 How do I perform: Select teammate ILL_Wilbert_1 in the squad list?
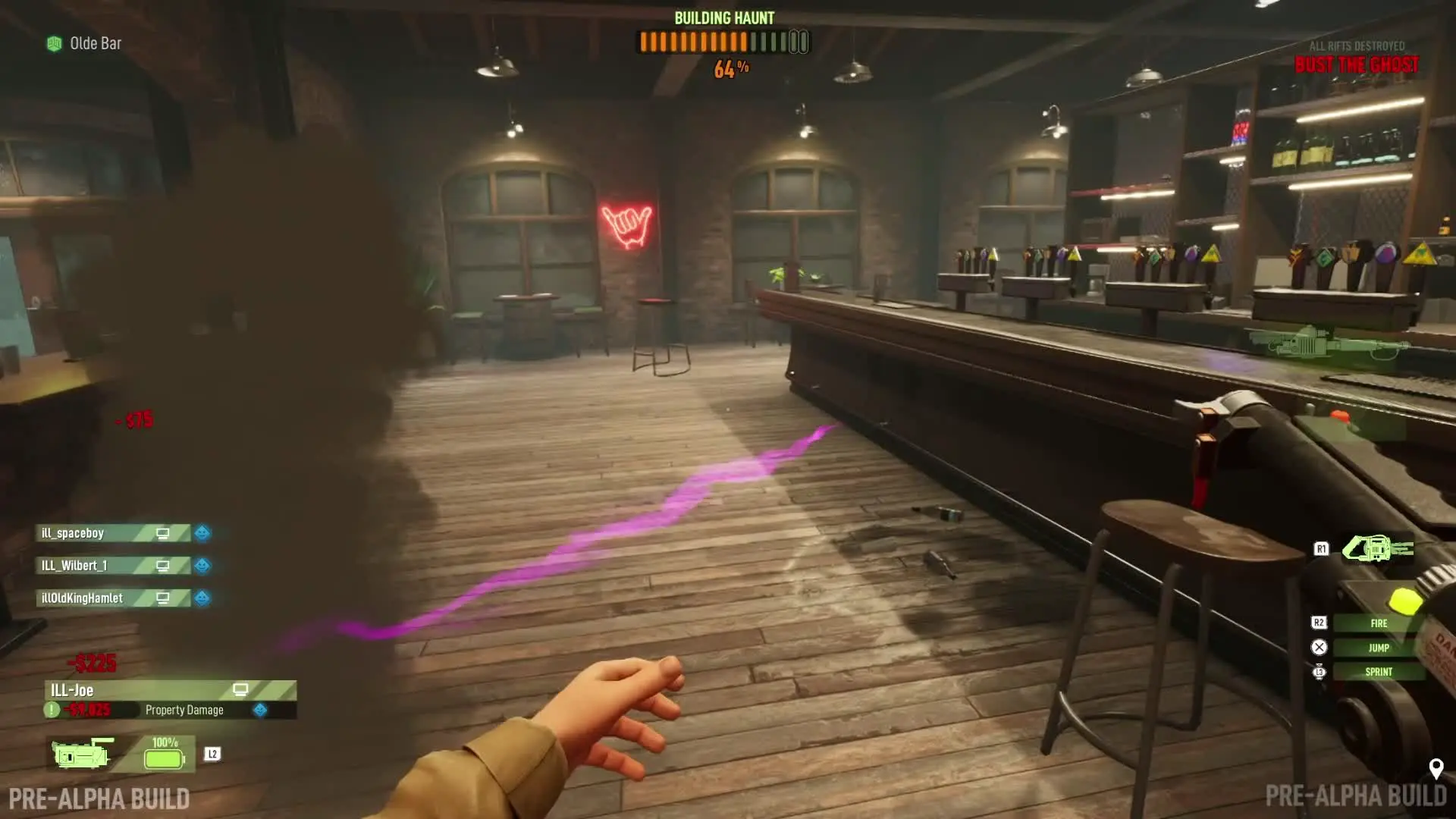(x=114, y=566)
